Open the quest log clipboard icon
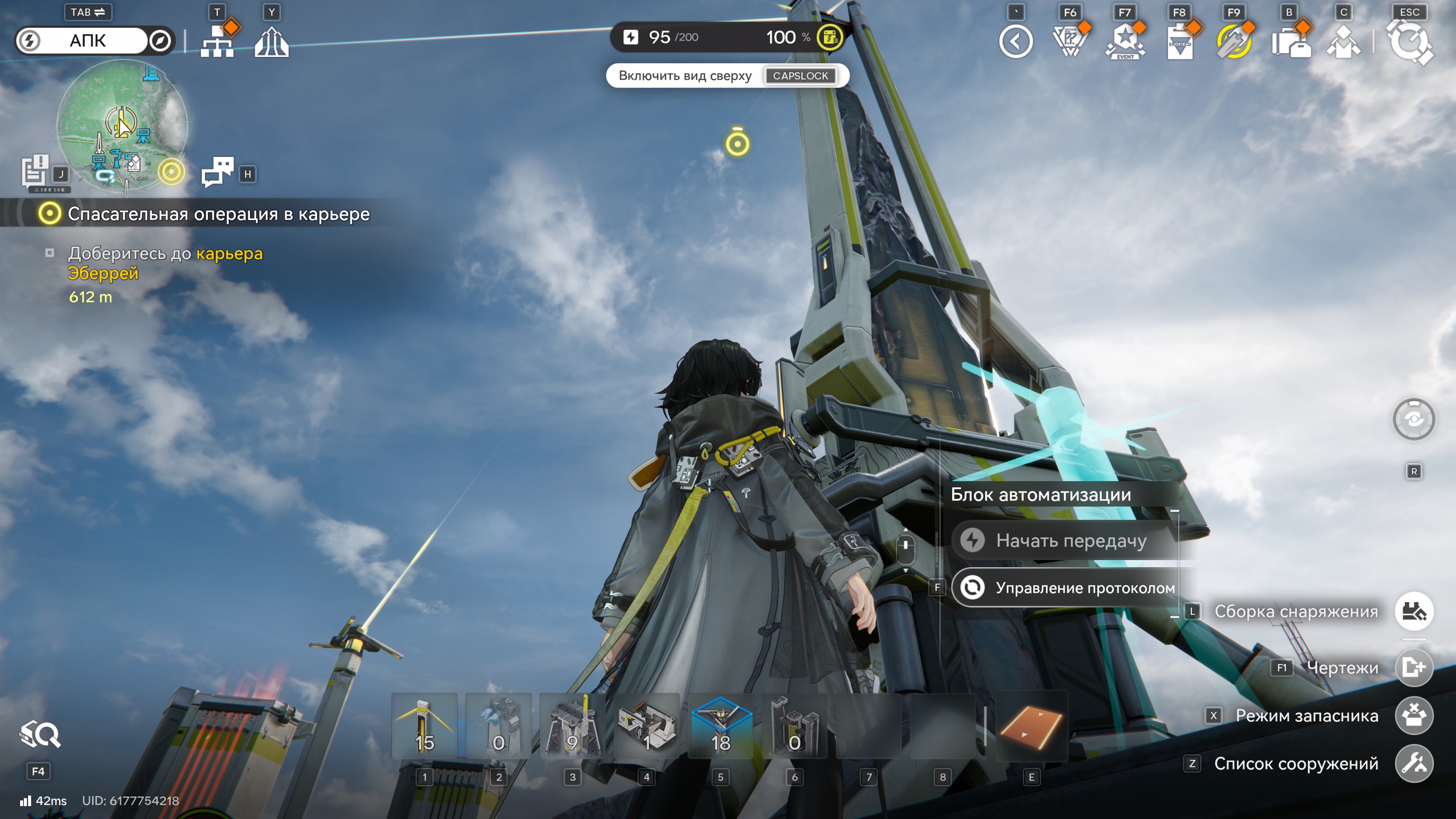 (36, 171)
